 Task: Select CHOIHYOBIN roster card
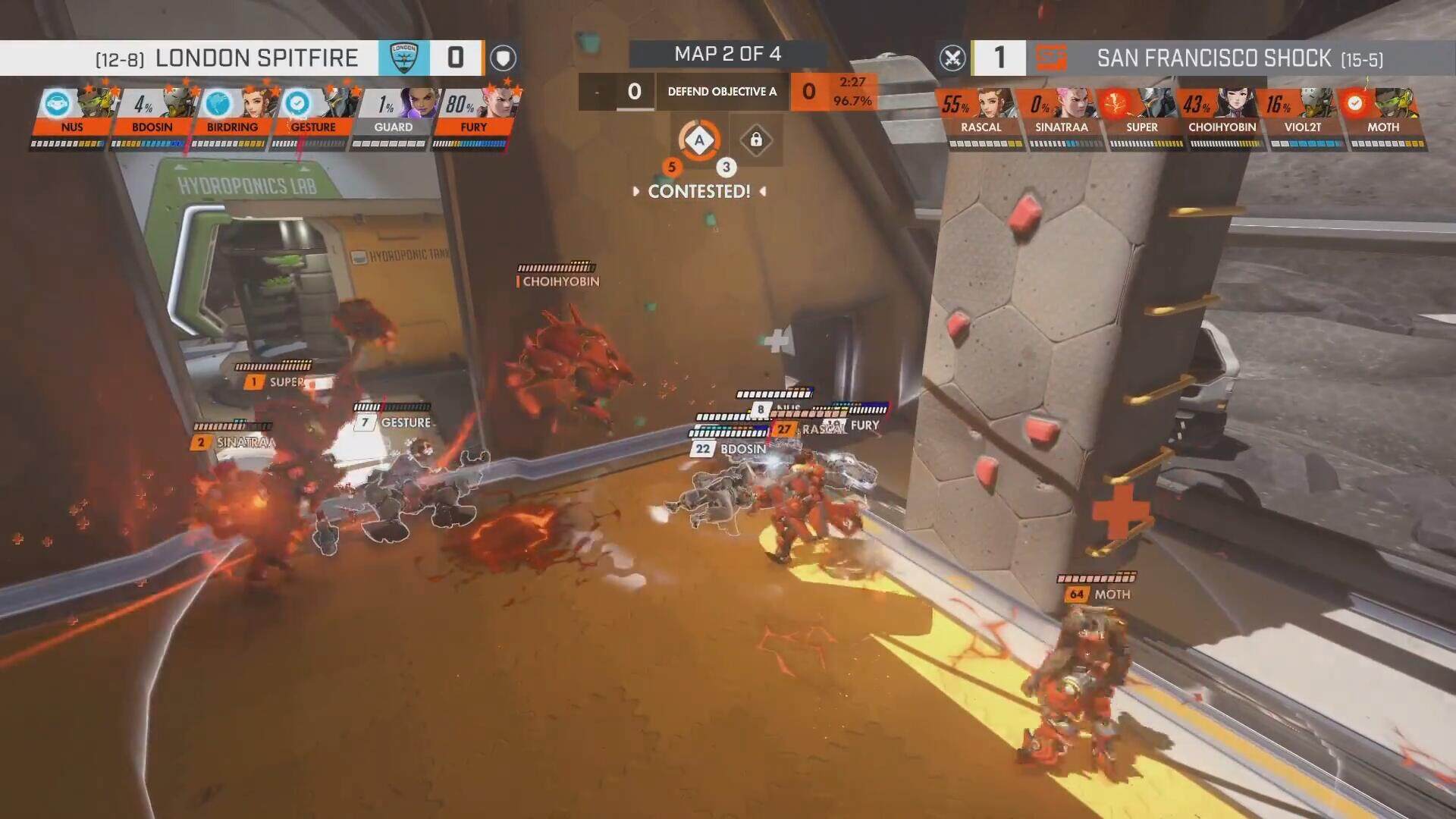1222,114
